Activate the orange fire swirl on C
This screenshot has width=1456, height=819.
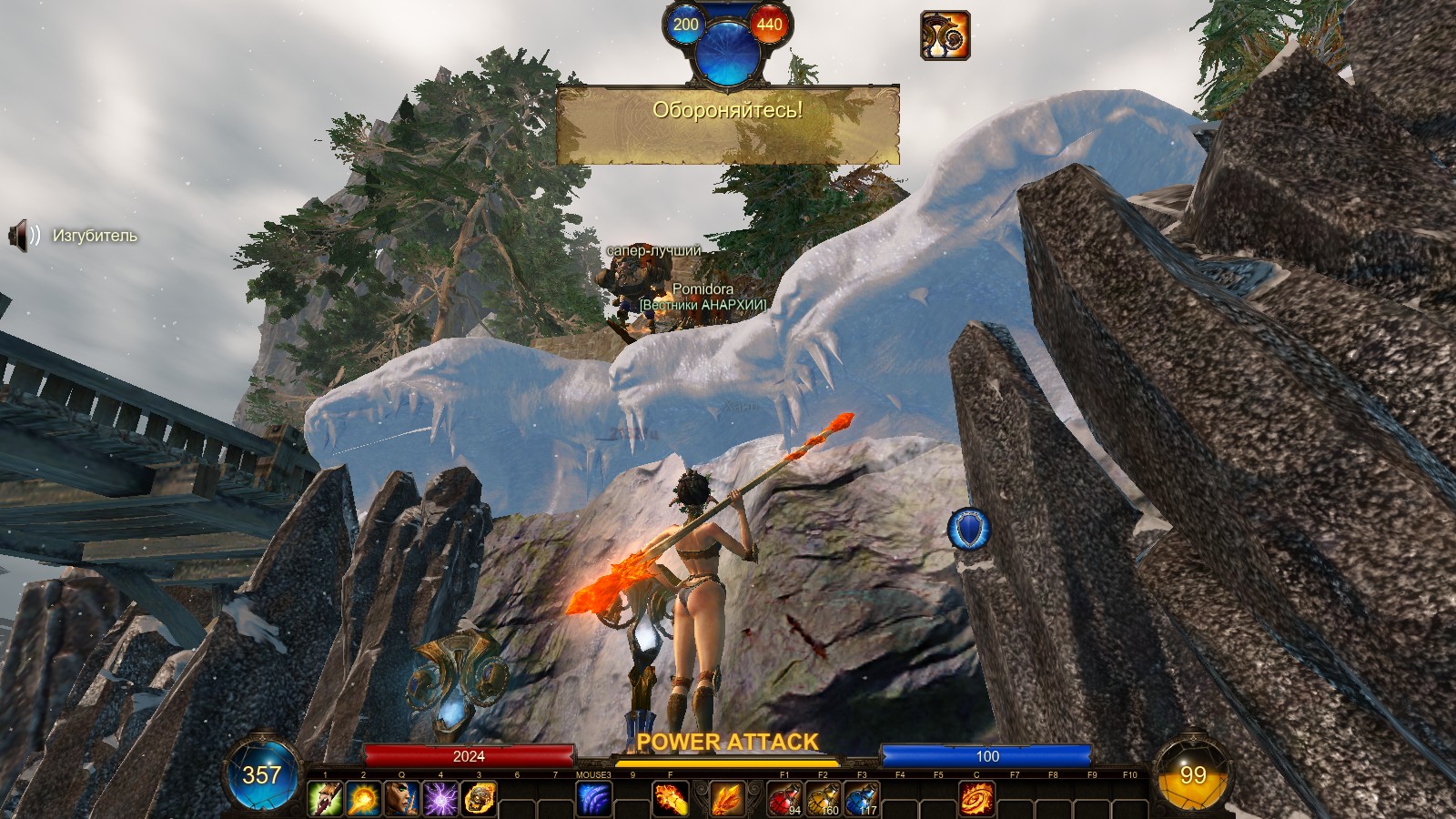point(976,799)
